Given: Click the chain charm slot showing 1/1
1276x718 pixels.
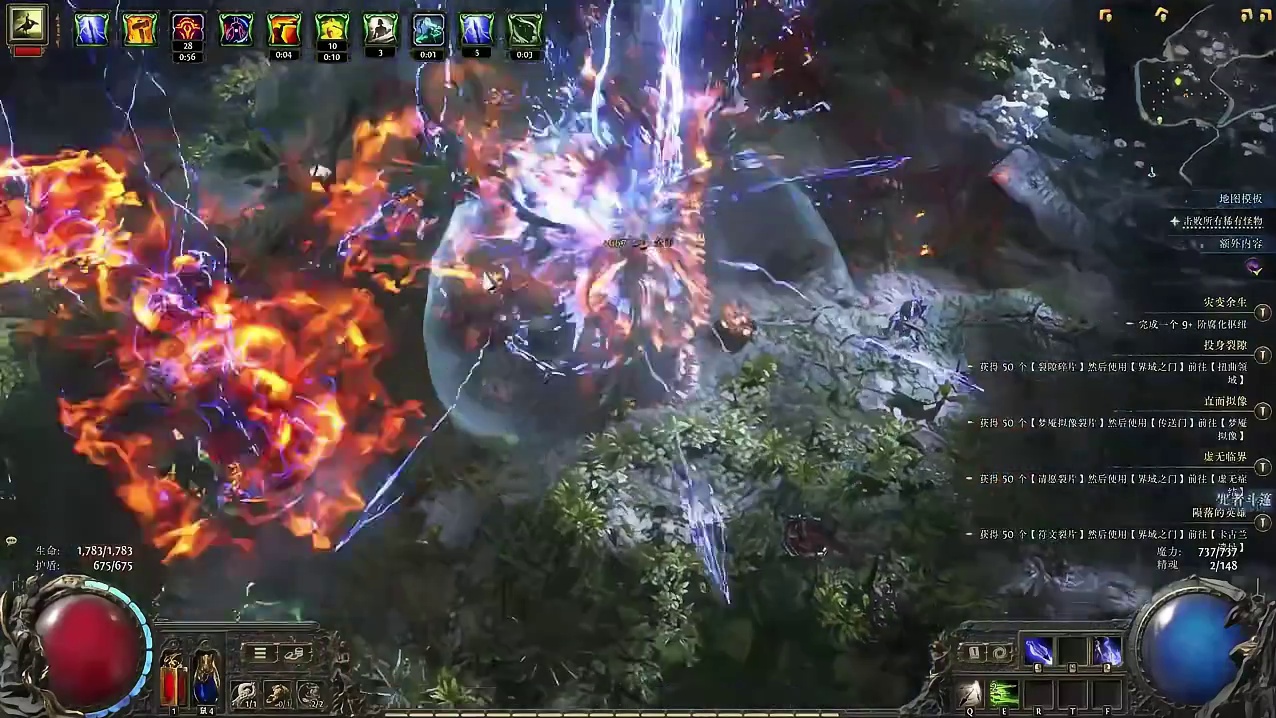Looking at the screenshot, I should tap(243, 693).
